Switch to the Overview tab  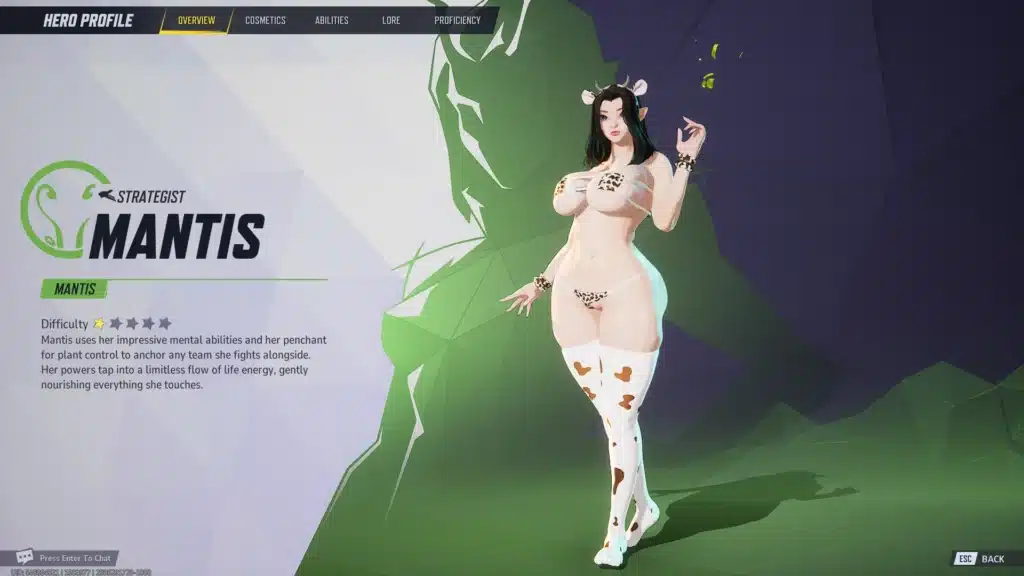pos(195,20)
